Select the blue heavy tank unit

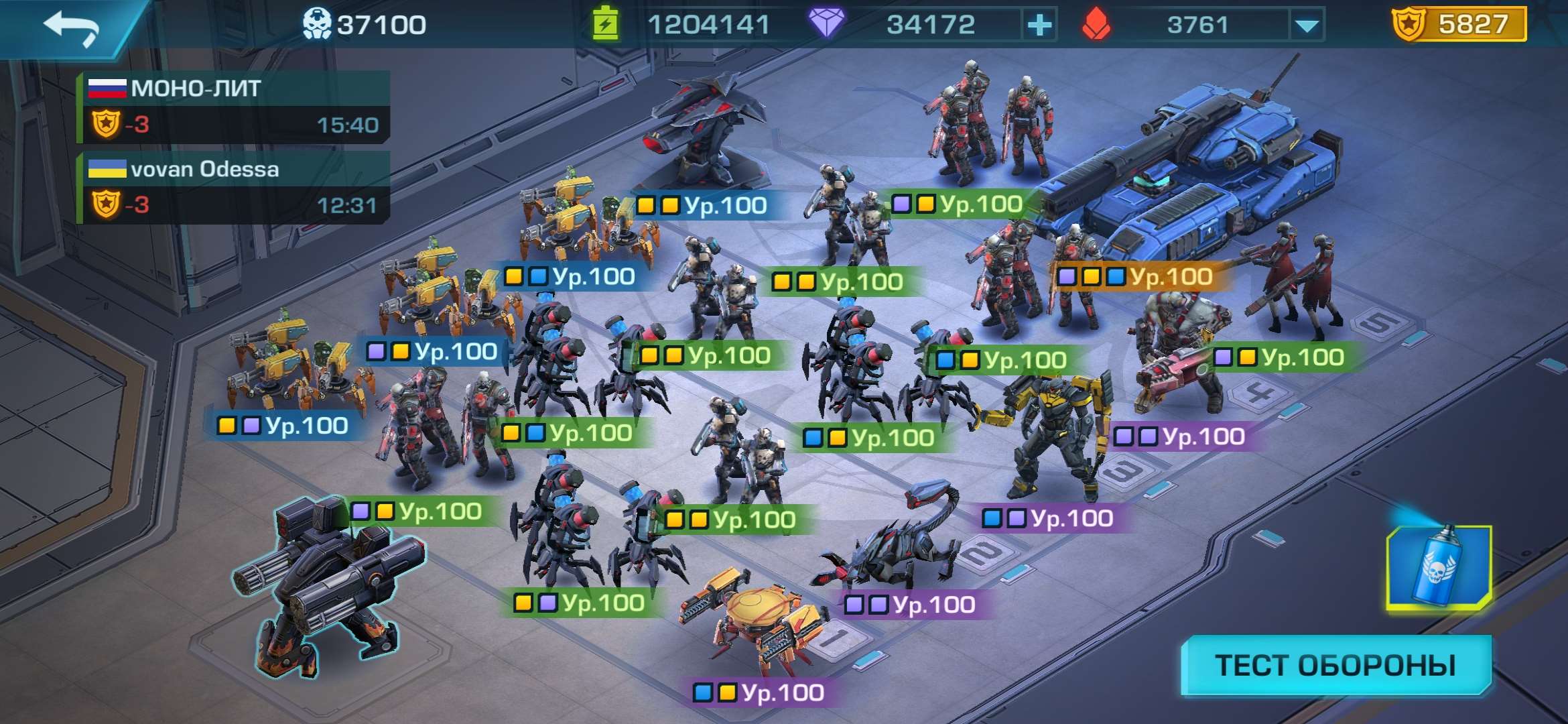(x=1193, y=181)
